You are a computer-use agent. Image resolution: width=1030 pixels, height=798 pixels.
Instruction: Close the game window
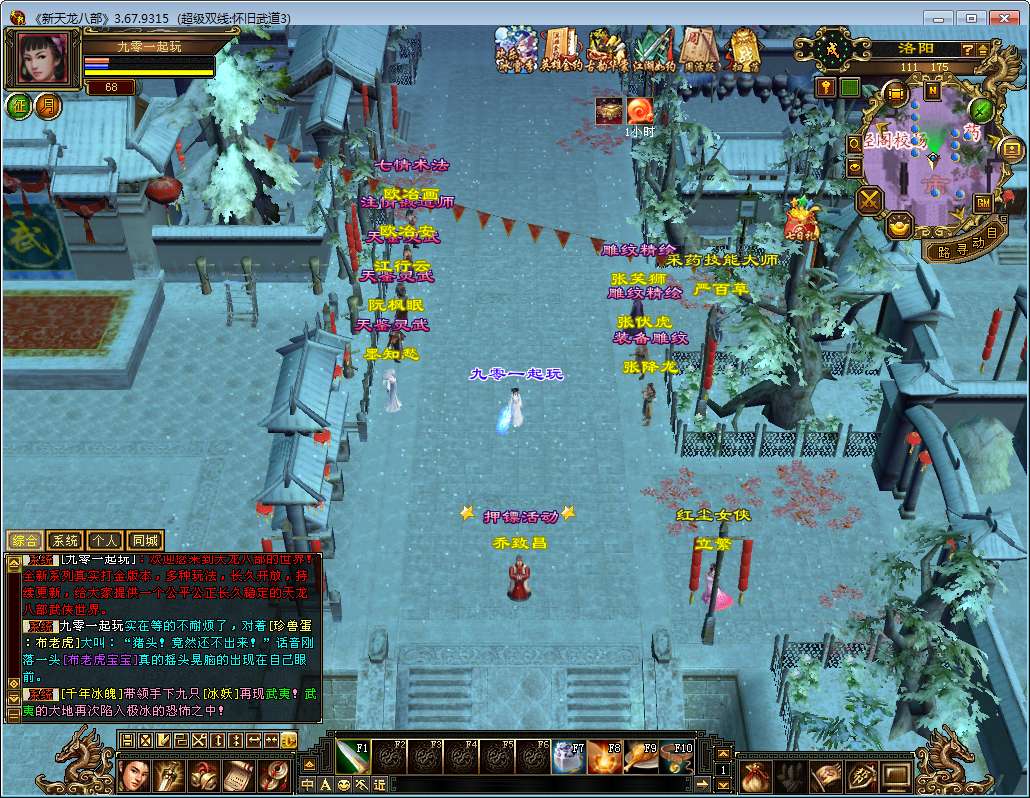pos(1003,17)
